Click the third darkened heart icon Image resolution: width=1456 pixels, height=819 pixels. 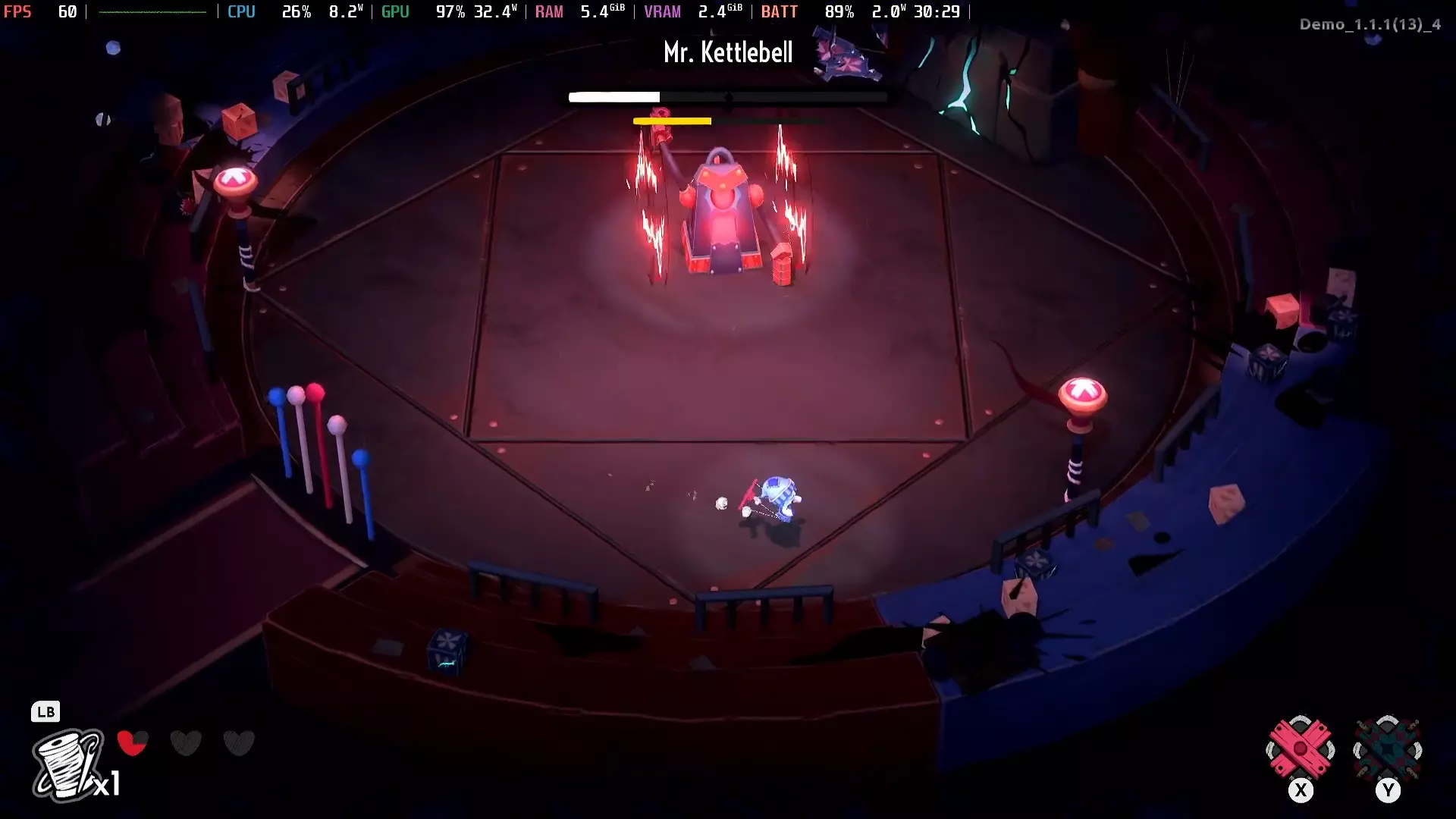tap(239, 743)
